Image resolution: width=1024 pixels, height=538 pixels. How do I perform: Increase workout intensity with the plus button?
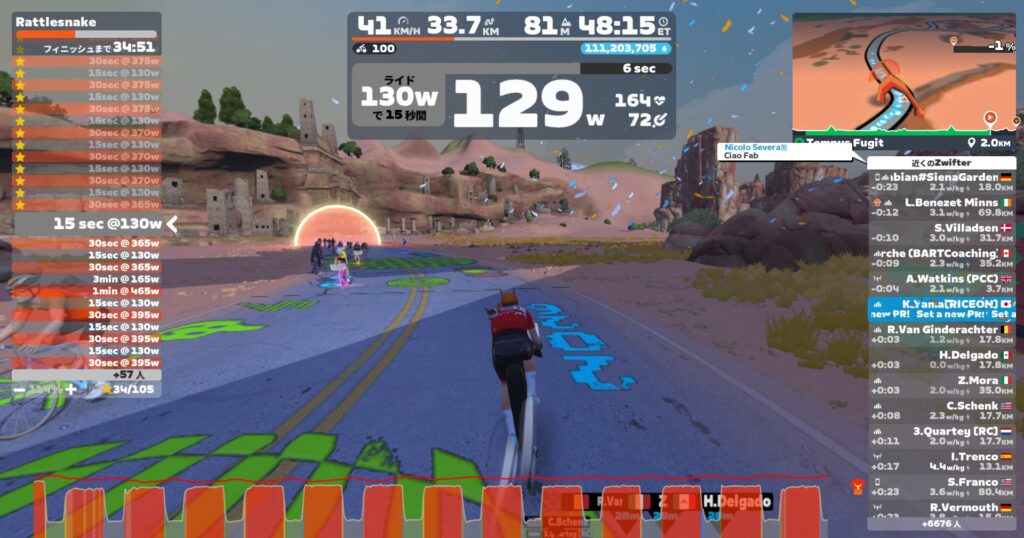70,389
